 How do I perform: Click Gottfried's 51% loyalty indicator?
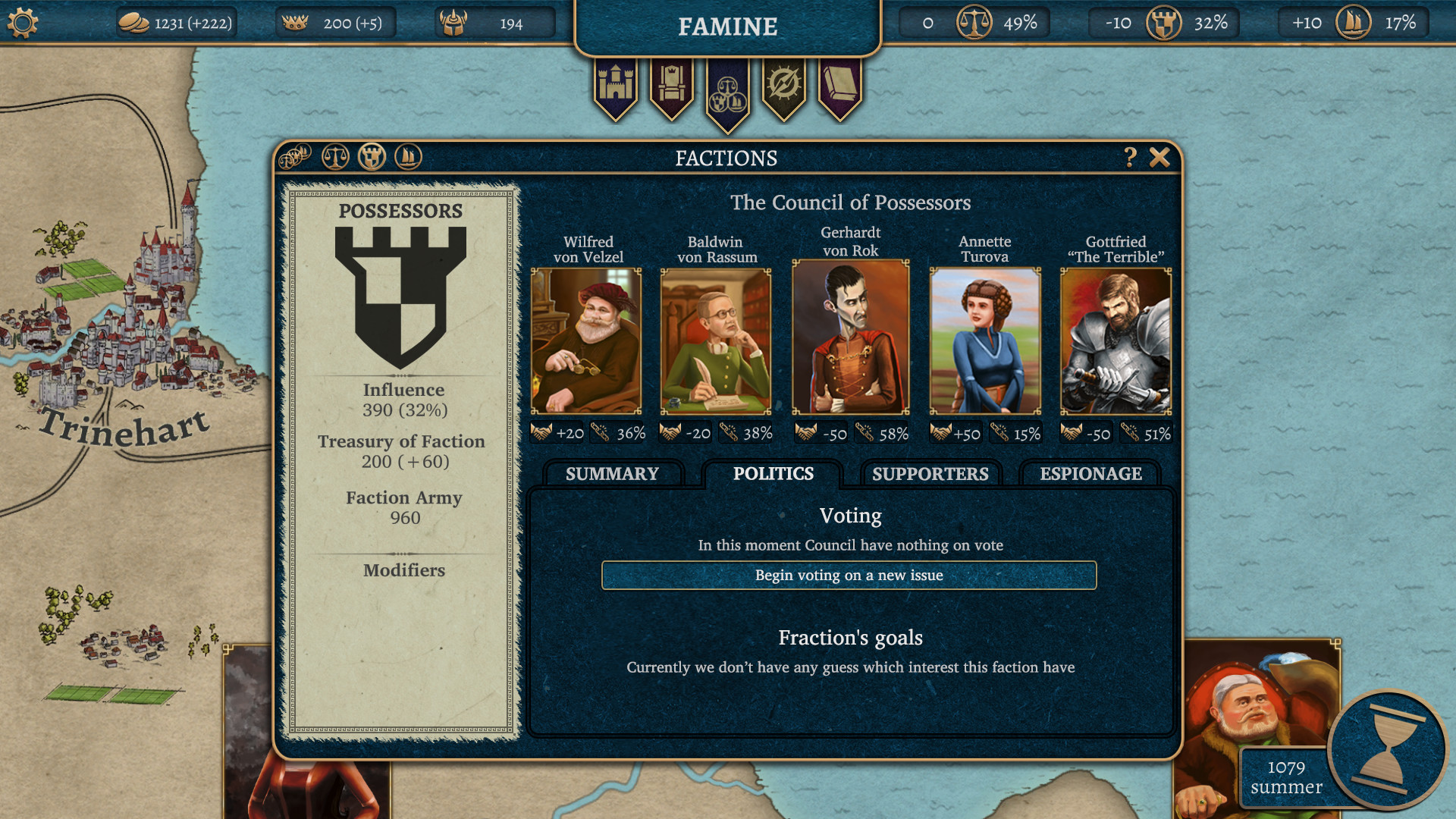[1147, 435]
